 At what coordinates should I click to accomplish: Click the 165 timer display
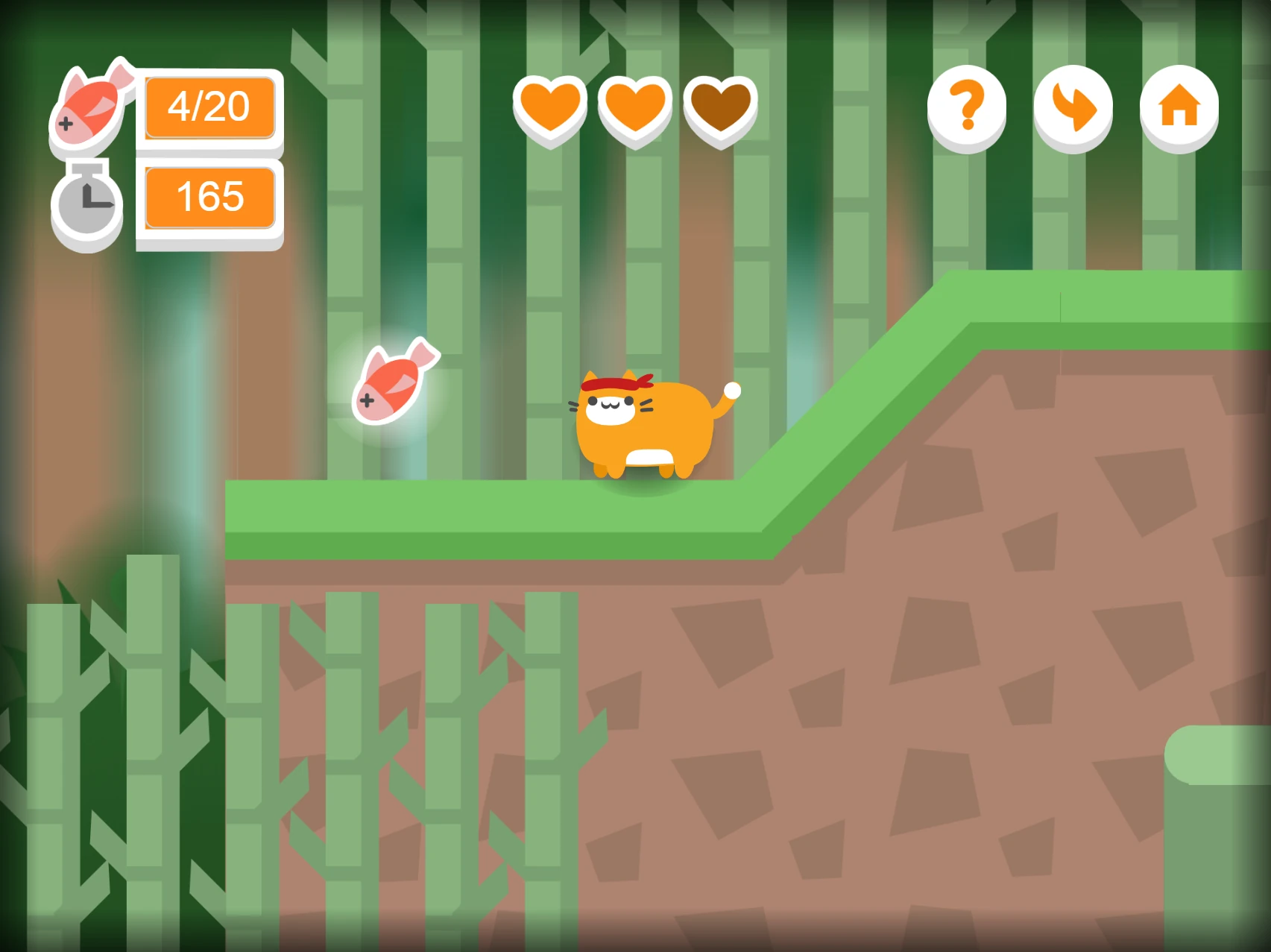(x=209, y=197)
